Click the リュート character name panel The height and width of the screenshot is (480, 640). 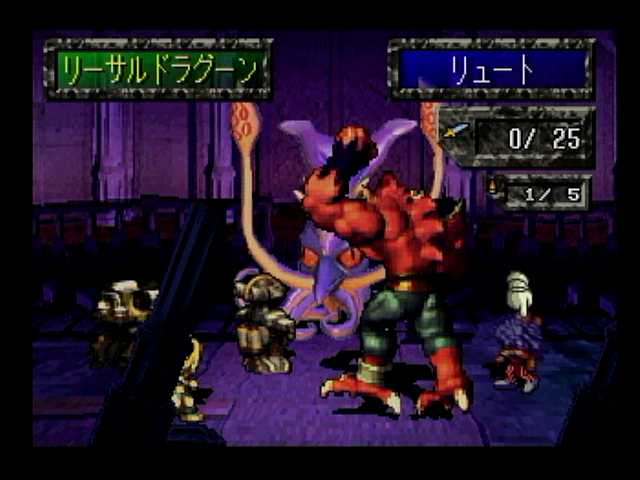[x=491, y=69]
